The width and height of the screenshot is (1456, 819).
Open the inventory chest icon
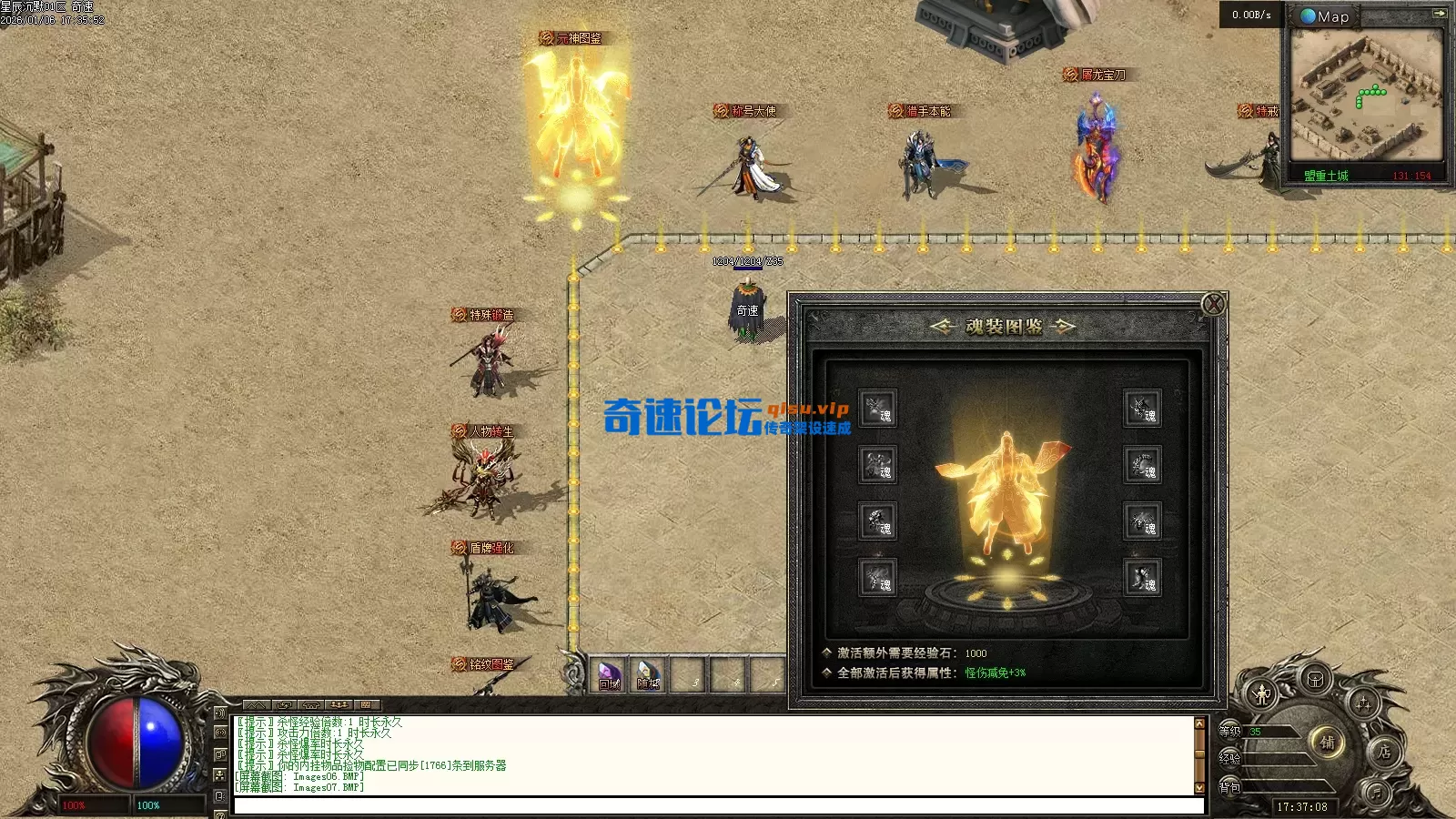click(x=1314, y=681)
